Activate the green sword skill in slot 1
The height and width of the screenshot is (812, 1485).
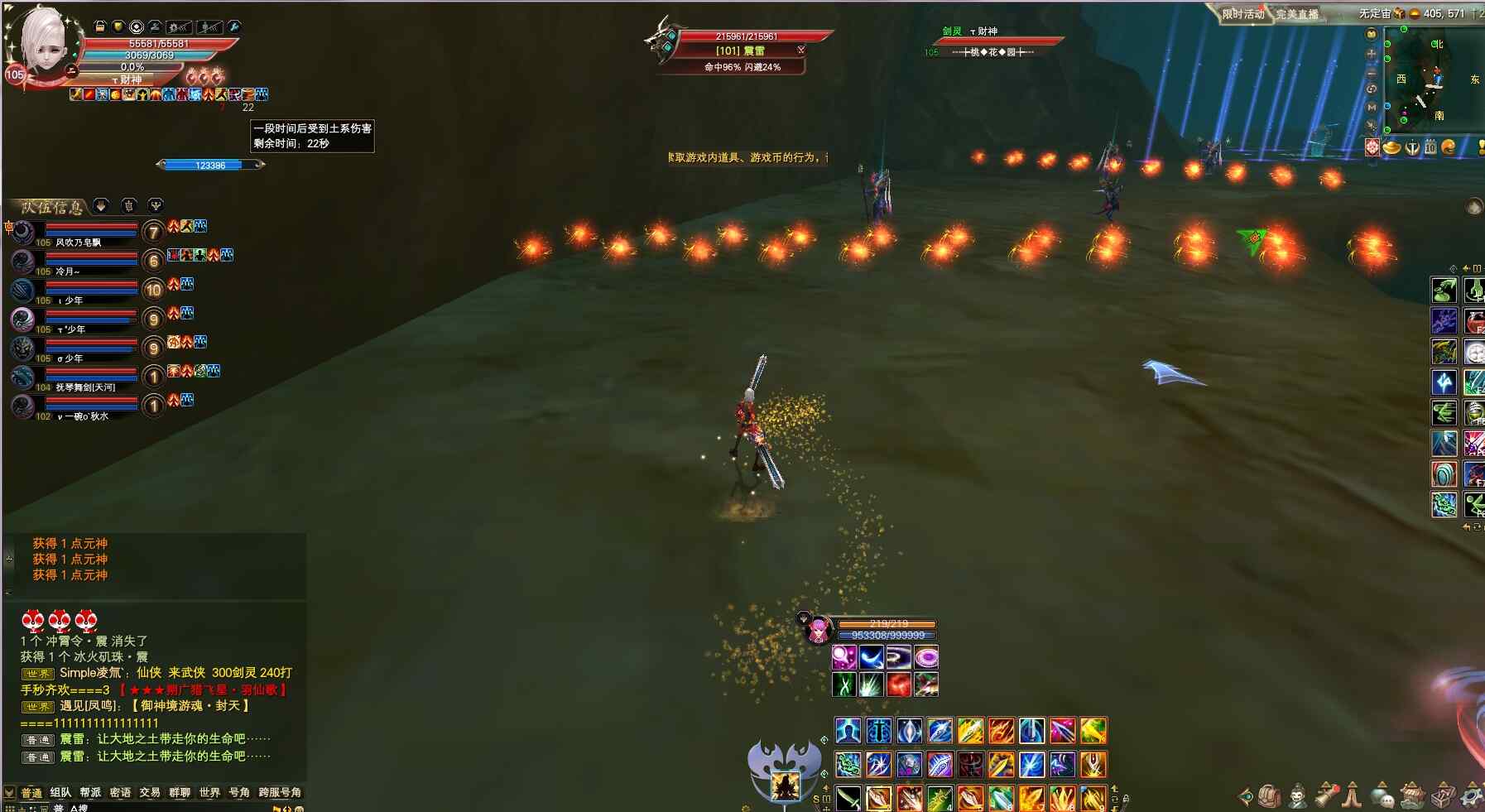pos(848,799)
